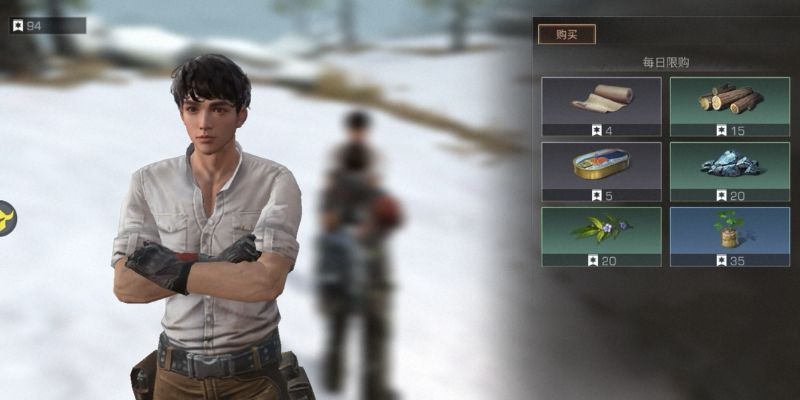Screen dimensions: 800x400
Task: Tap the yellow icon at the left edge
Action: [x=5, y=217]
